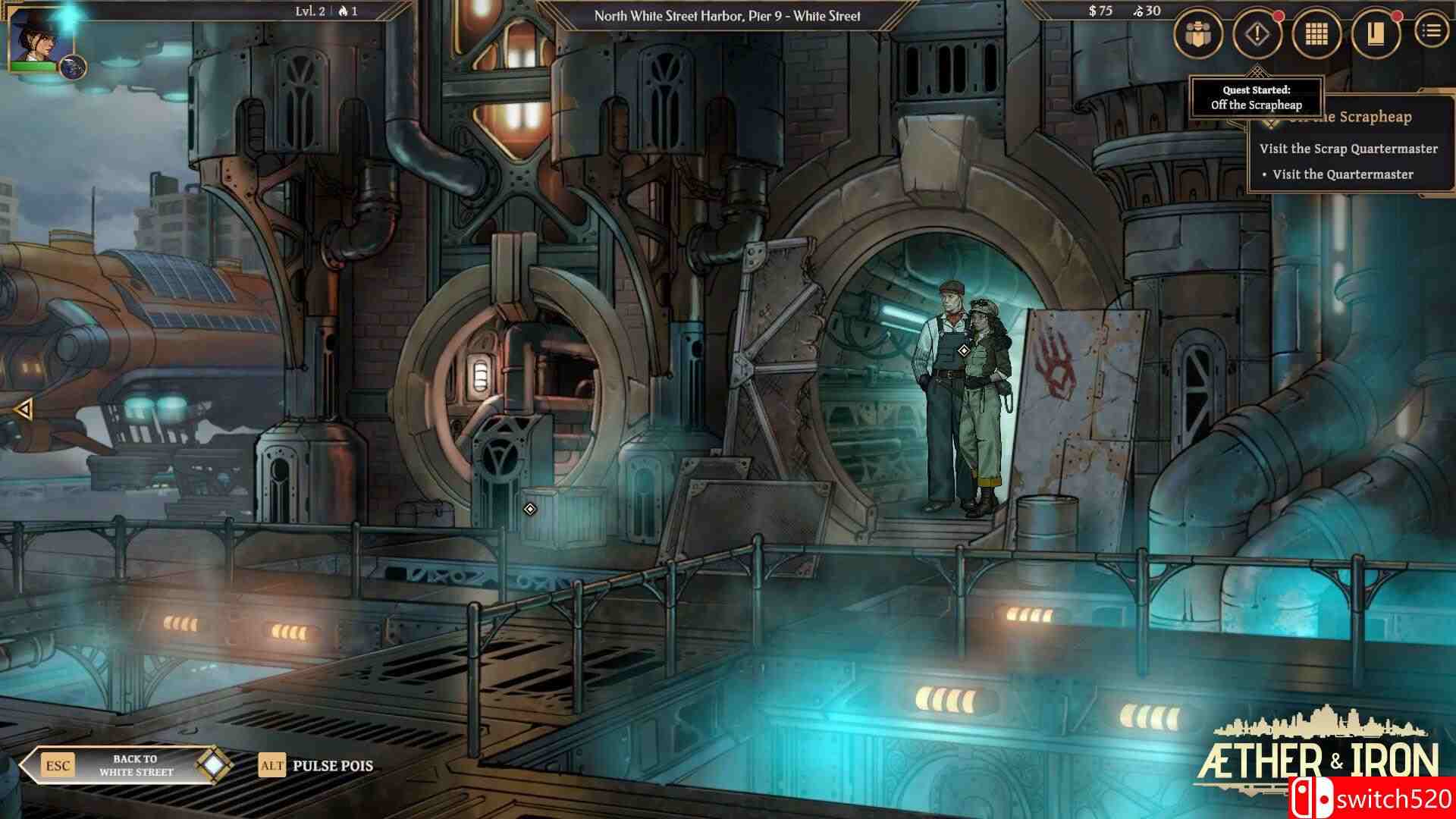Expand the Visit the Quartermaster objective entry

(x=1360, y=173)
